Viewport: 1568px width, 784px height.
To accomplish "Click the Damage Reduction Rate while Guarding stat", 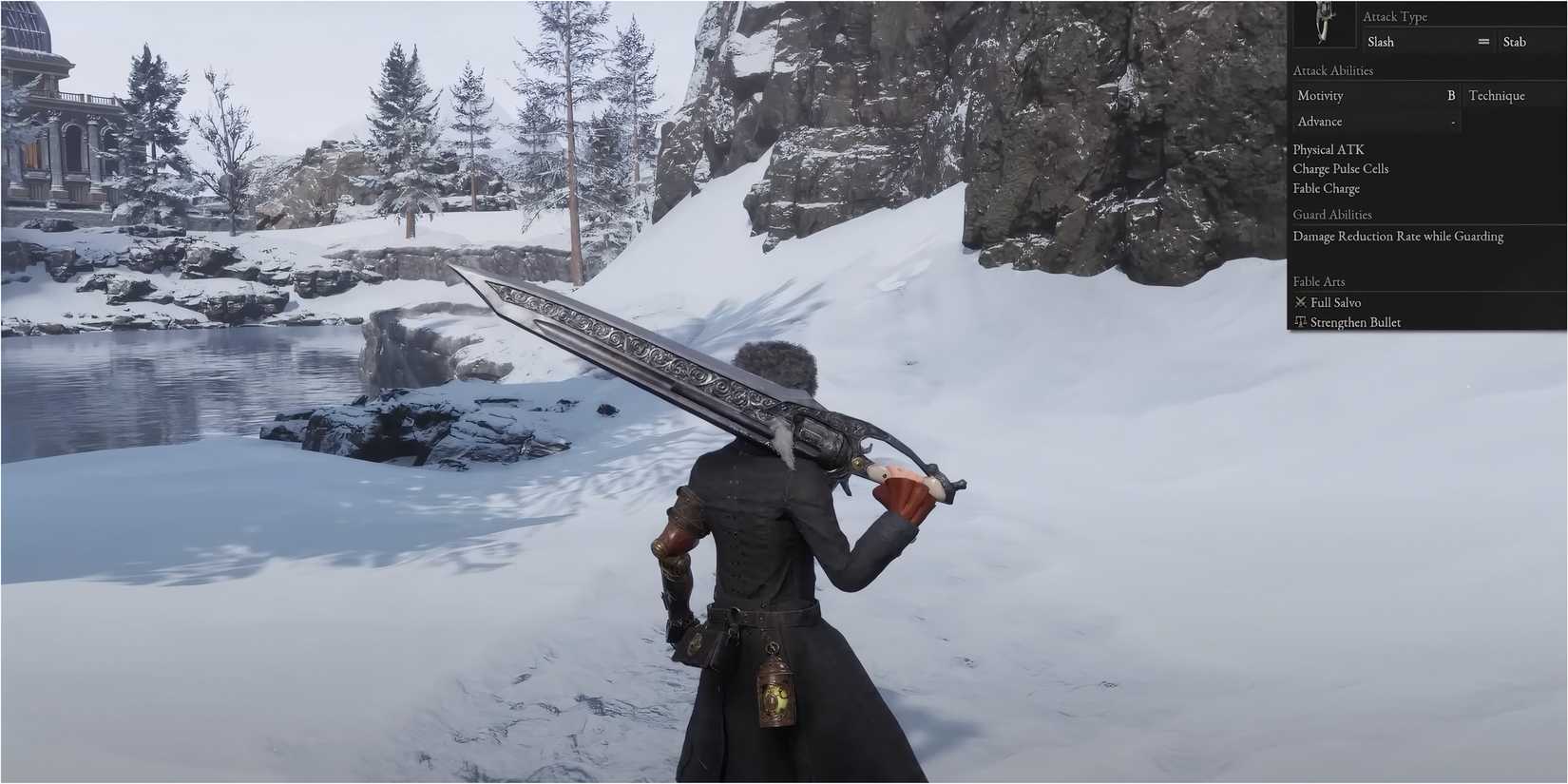I will point(1398,236).
